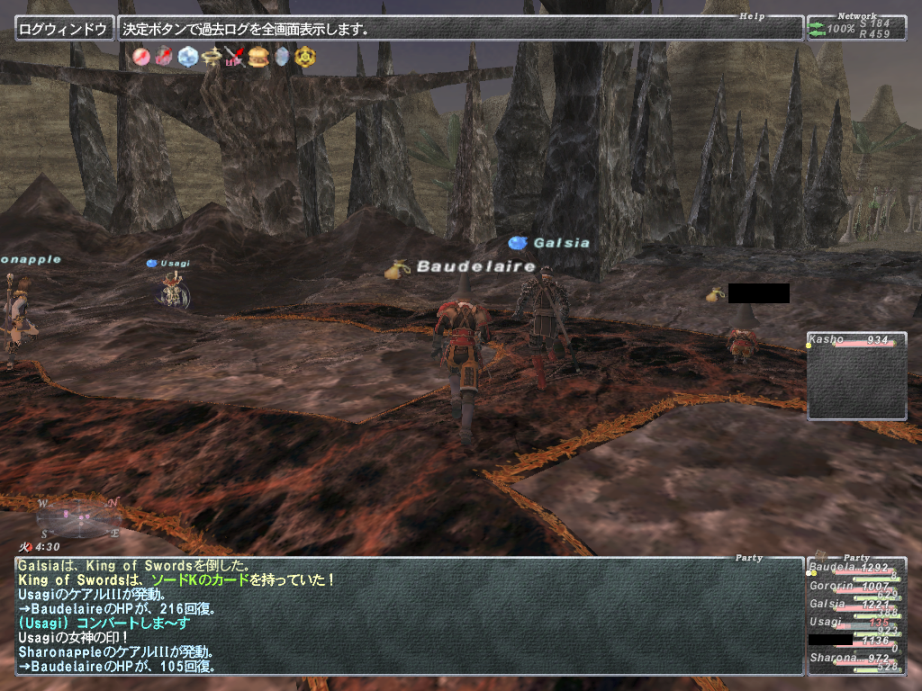Select the hamburger food status icon
The height and width of the screenshot is (691, 922).
click(x=258, y=57)
